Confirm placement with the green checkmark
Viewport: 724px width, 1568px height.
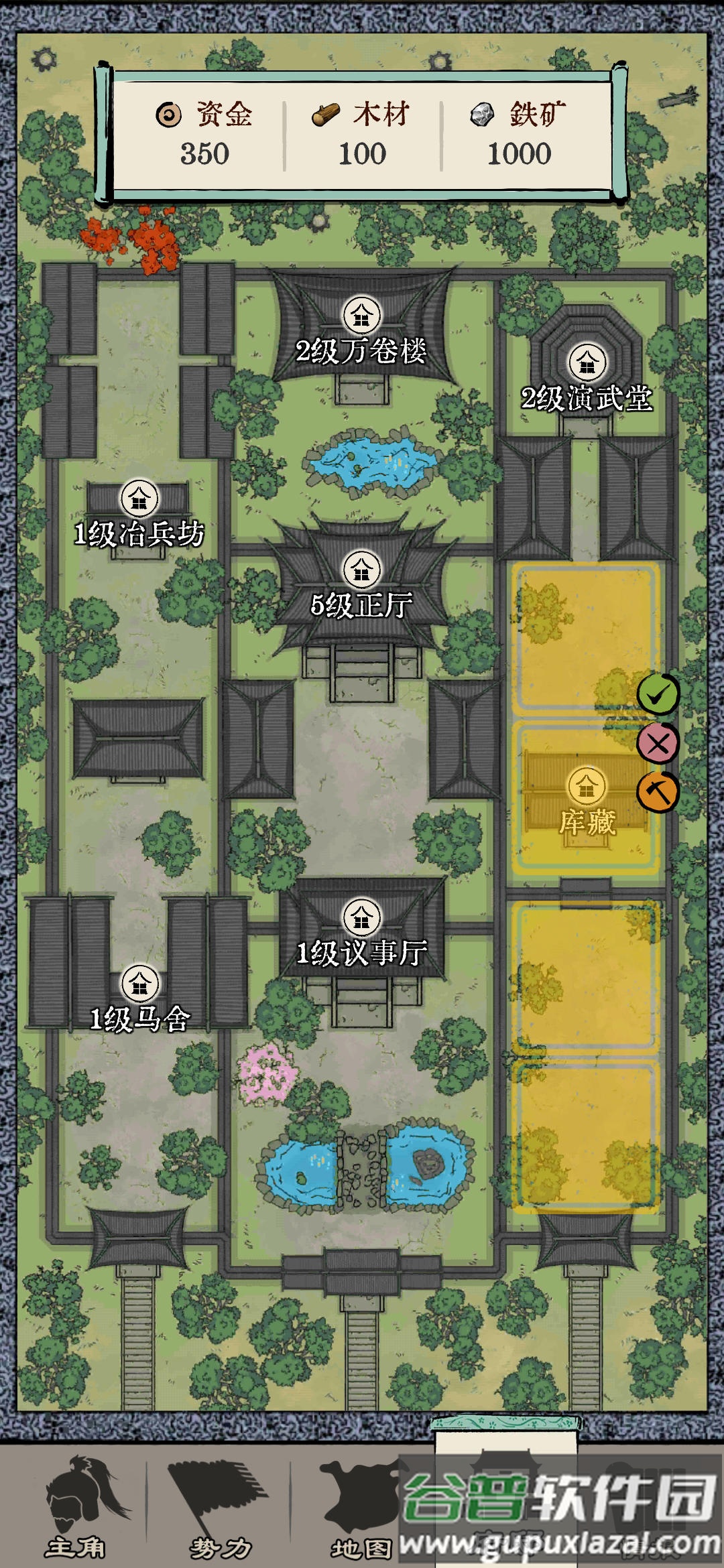pyautogui.click(x=658, y=694)
